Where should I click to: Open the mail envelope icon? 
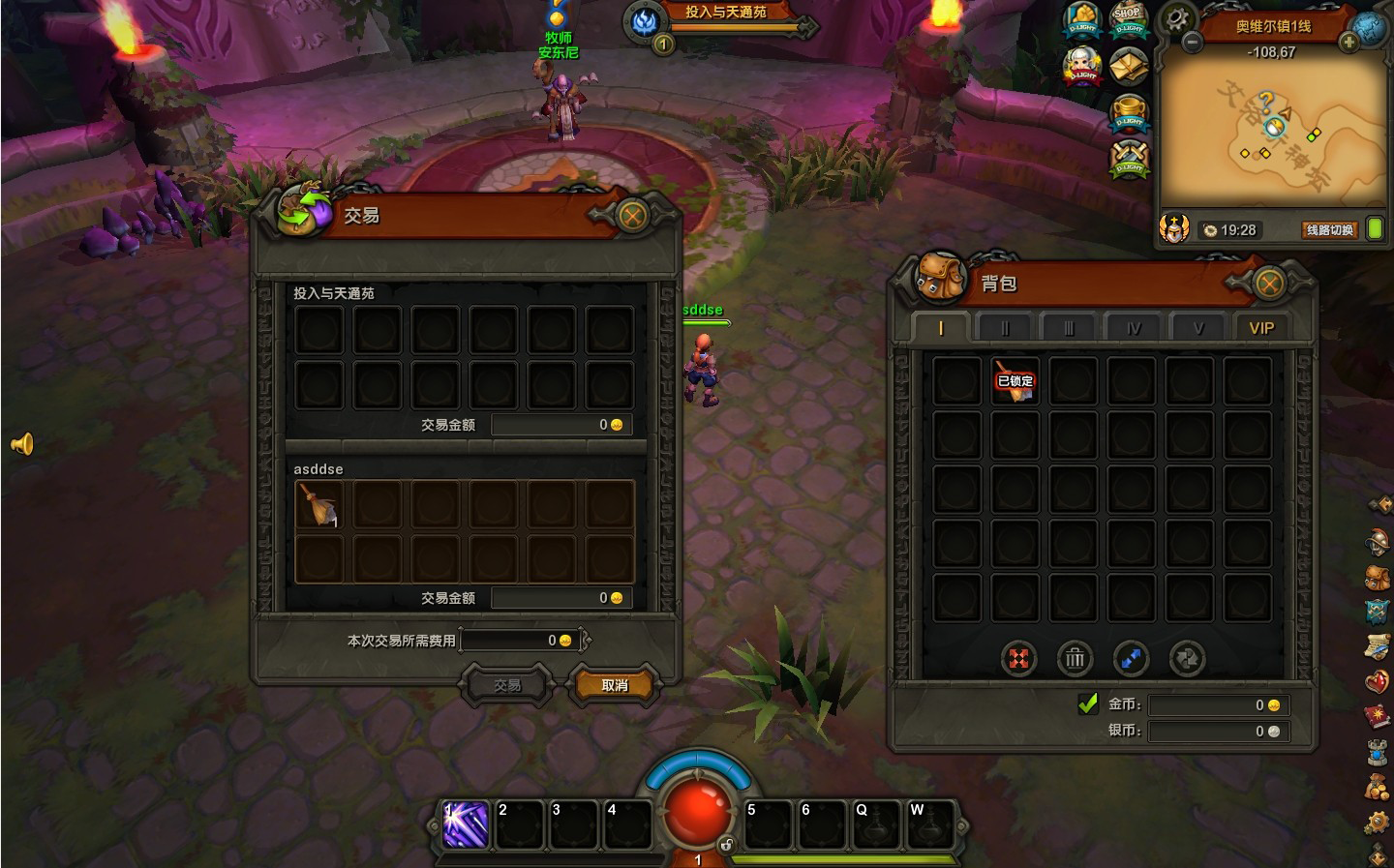pos(1128,66)
